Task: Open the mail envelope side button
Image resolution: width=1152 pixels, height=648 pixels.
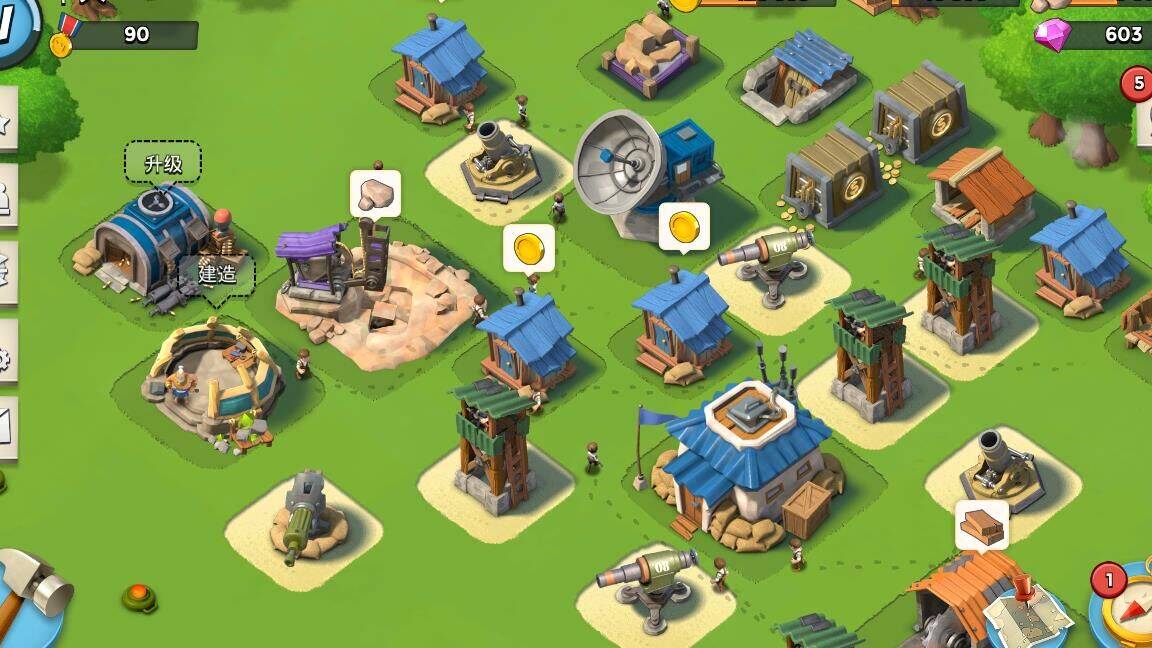Action: coord(5,428)
